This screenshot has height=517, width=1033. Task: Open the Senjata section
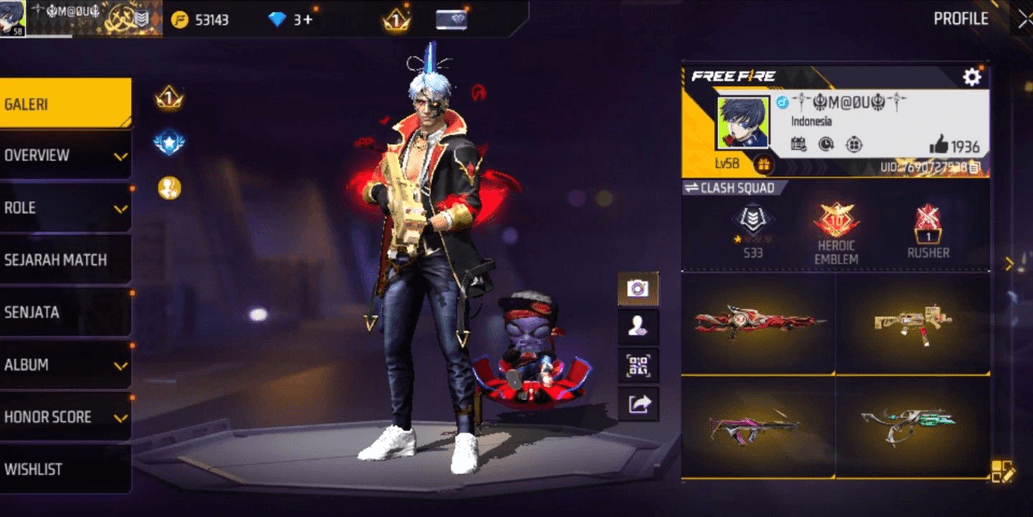click(x=64, y=312)
